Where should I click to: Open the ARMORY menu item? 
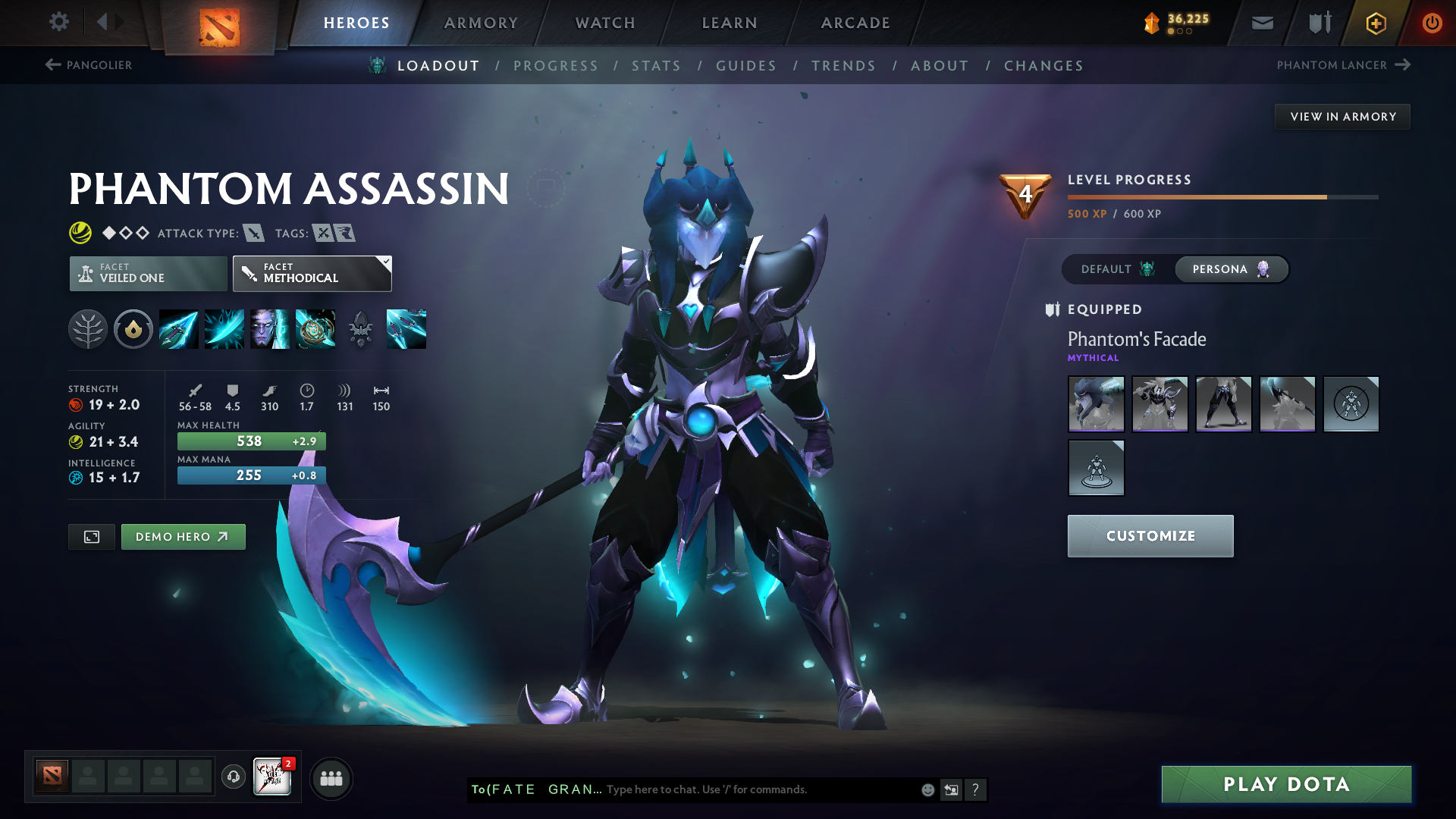(481, 23)
